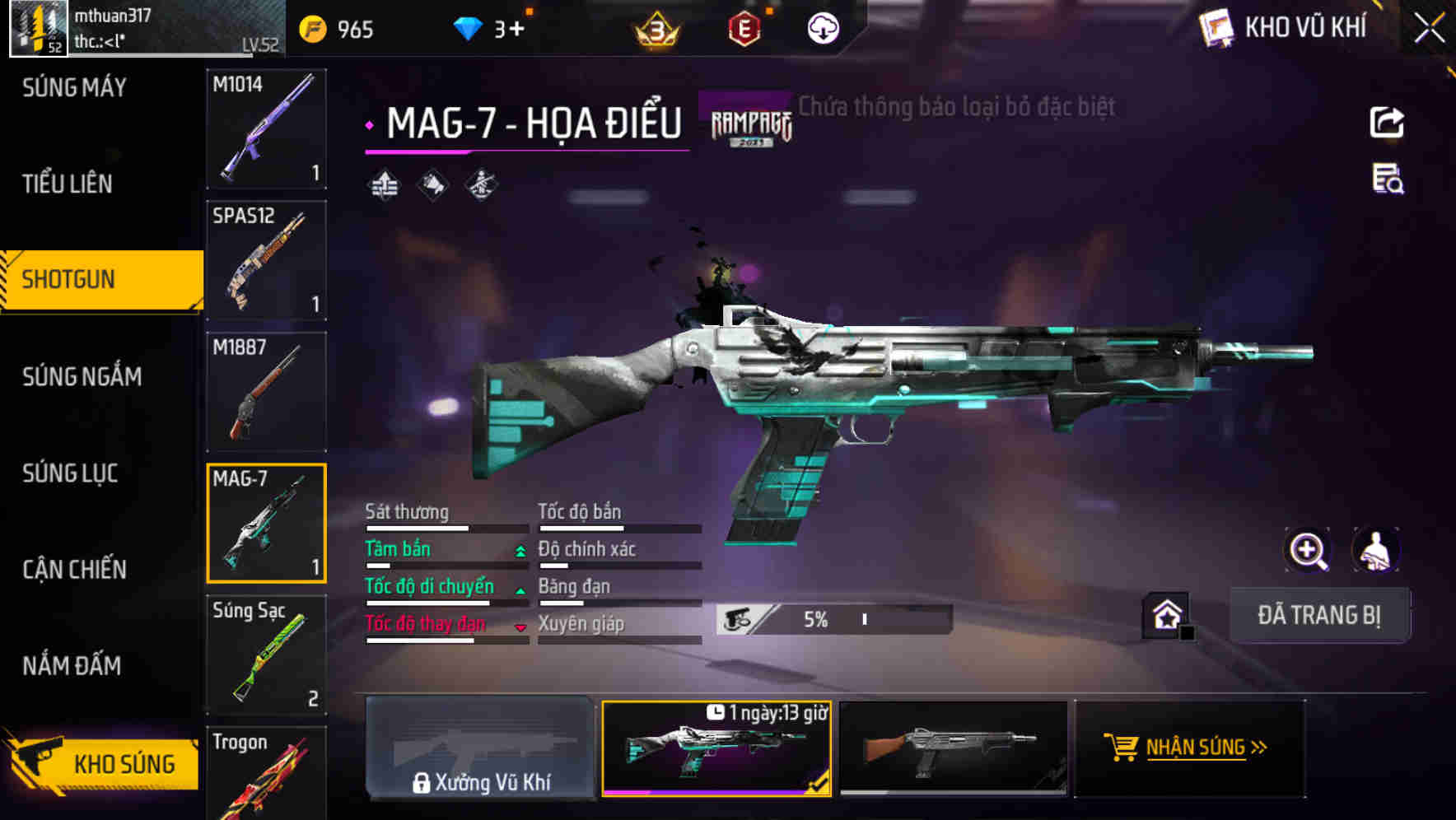Open the Tiểu Liên weapon category
Image resolution: width=1456 pixels, height=820 pixels.
(x=68, y=184)
